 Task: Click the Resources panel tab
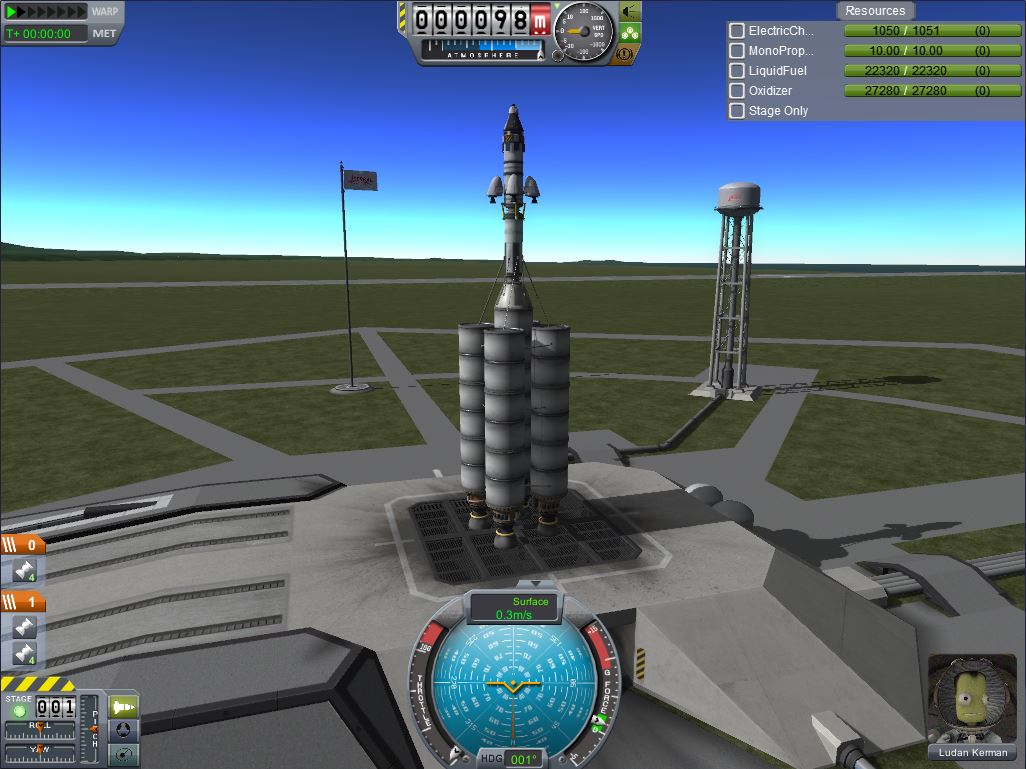point(875,11)
